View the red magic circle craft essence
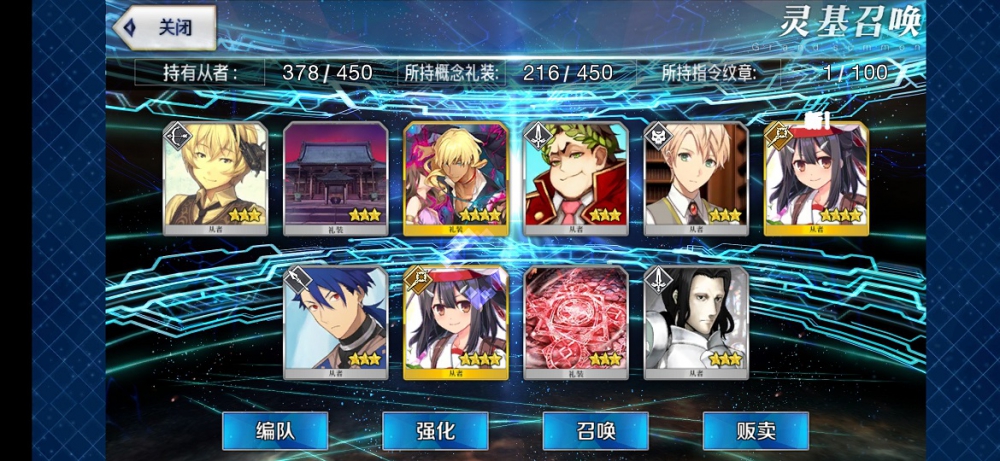This screenshot has width=1000, height=461. pos(575,321)
